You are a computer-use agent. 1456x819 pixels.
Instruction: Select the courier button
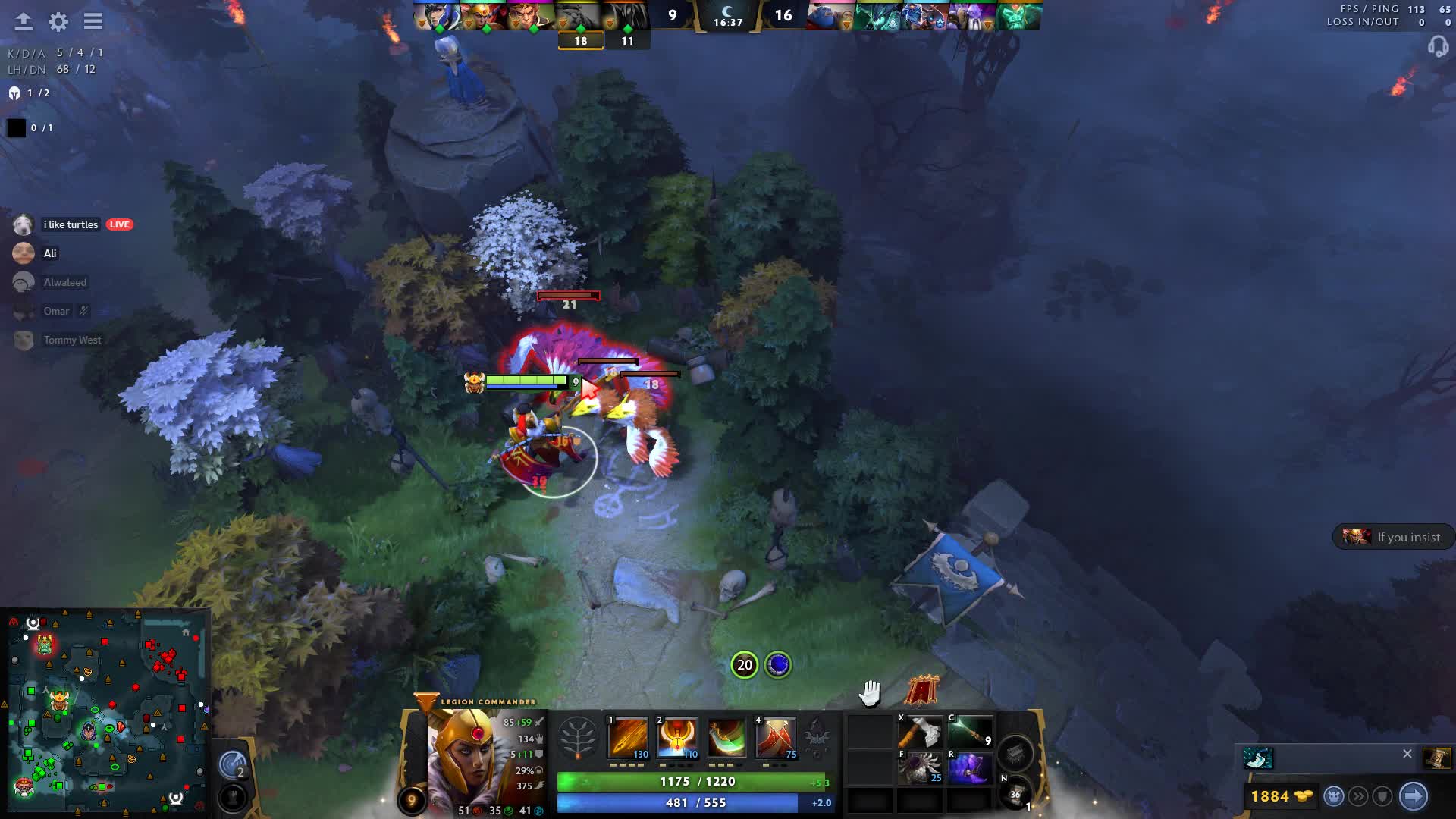[x=1334, y=796]
